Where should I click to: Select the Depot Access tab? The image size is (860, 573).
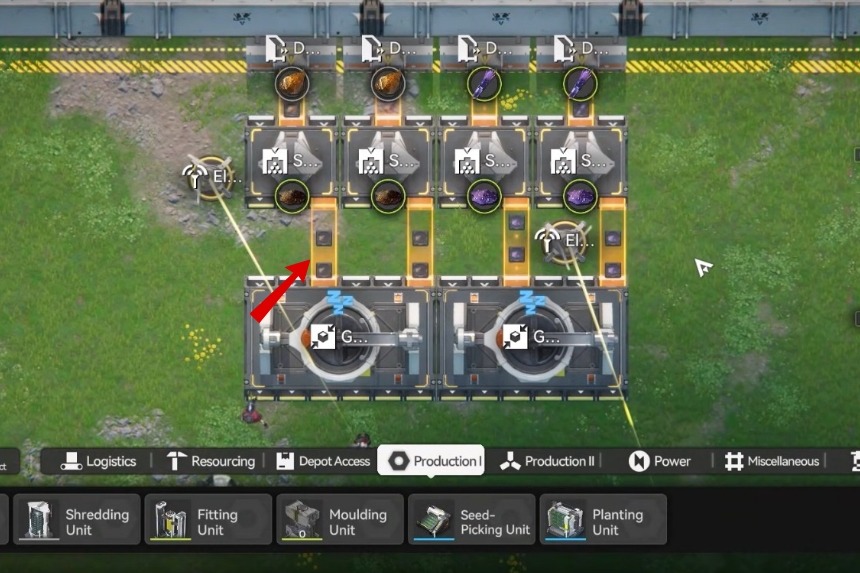tap(323, 461)
